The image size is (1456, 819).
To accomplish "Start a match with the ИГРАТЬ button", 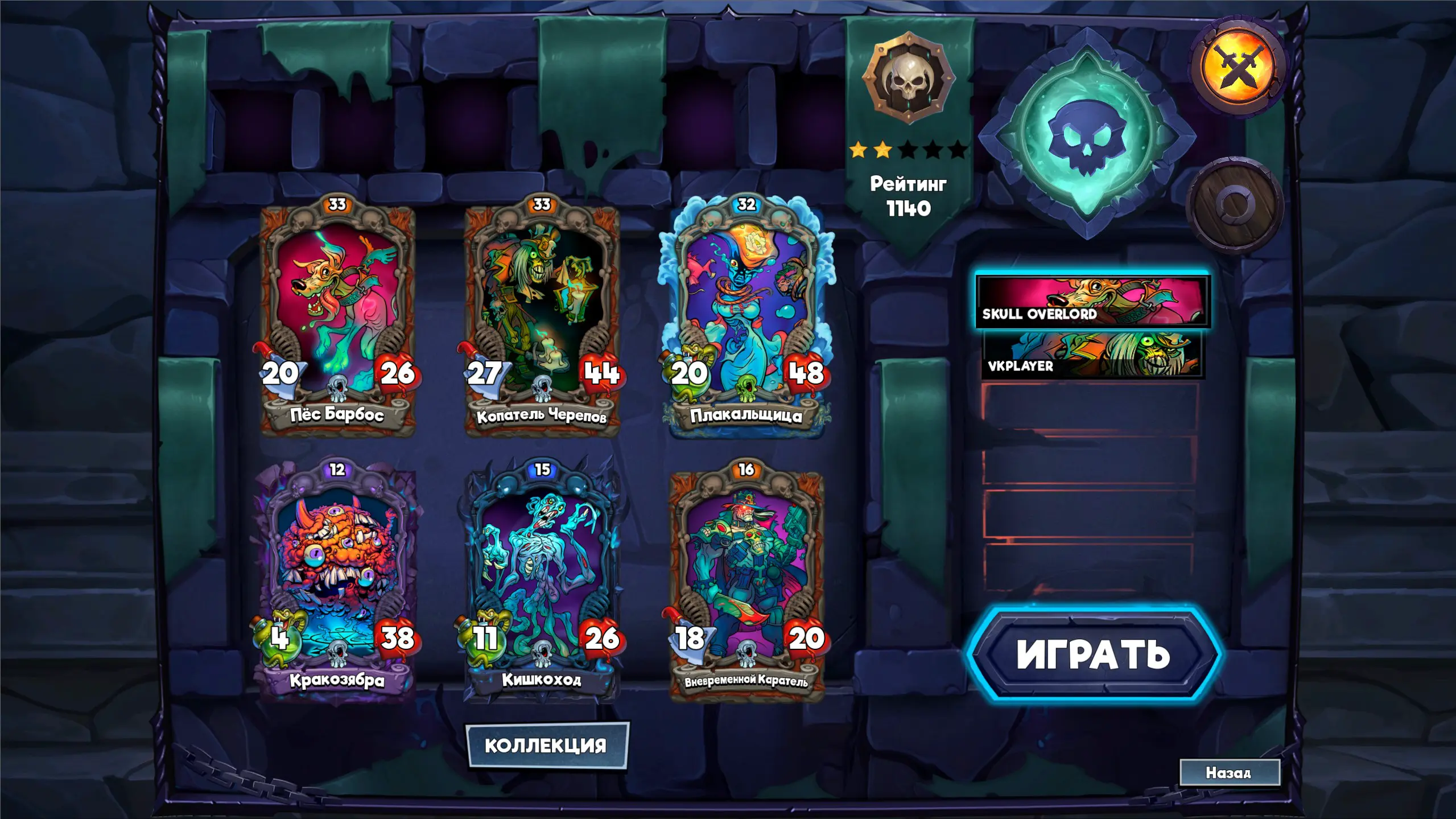I will click(1093, 655).
